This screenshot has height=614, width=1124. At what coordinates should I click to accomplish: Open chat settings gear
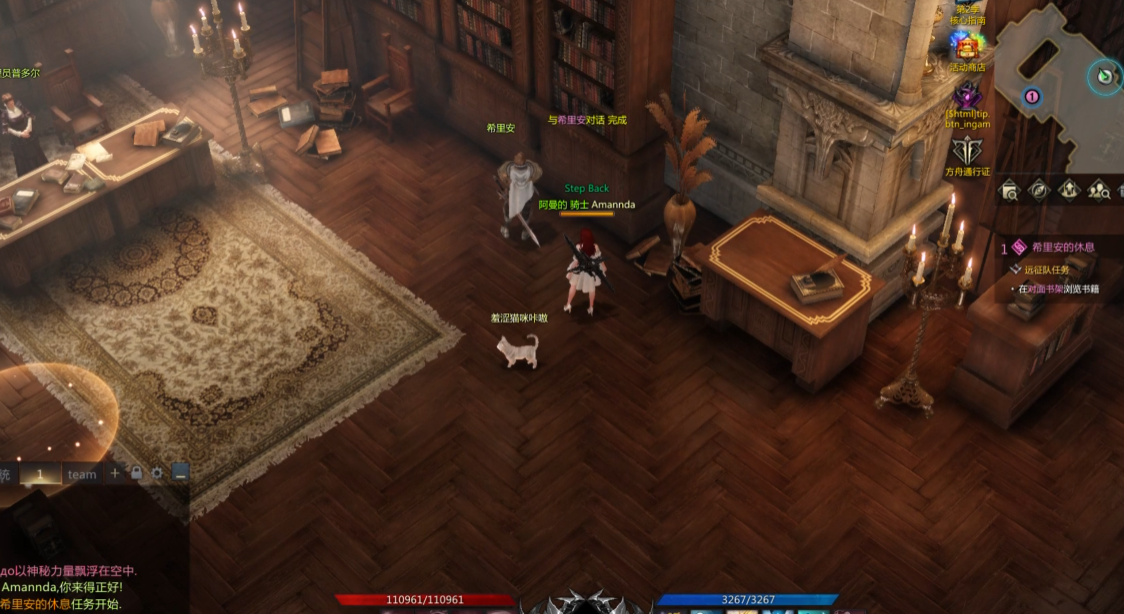click(x=157, y=473)
